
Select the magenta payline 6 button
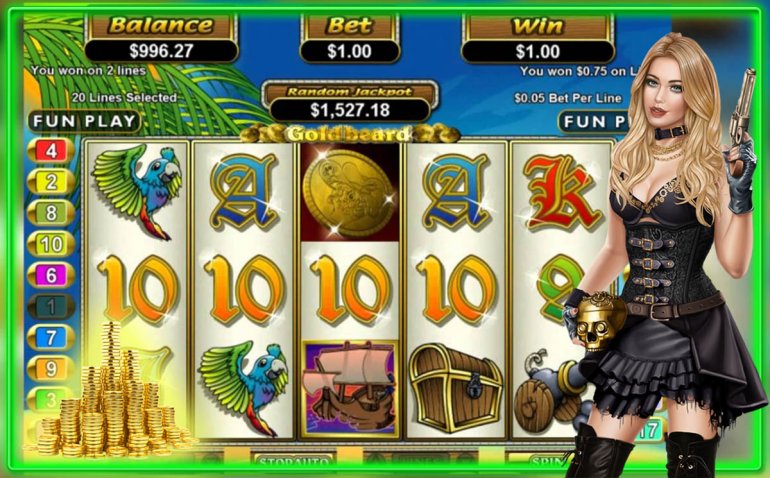pos(52,274)
